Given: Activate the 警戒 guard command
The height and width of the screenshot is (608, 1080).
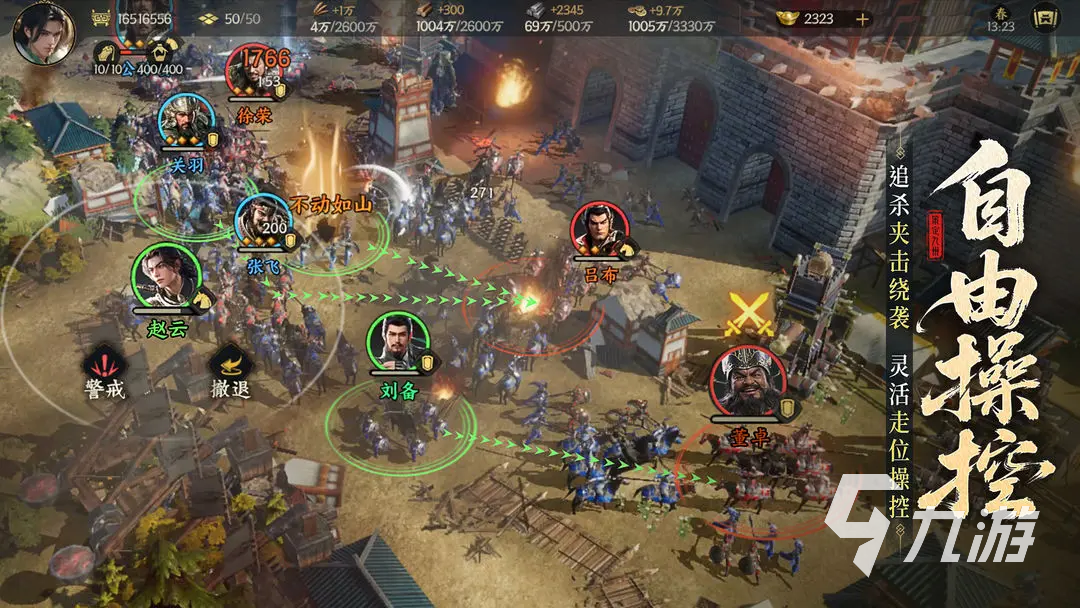Looking at the screenshot, I should pos(104,366).
